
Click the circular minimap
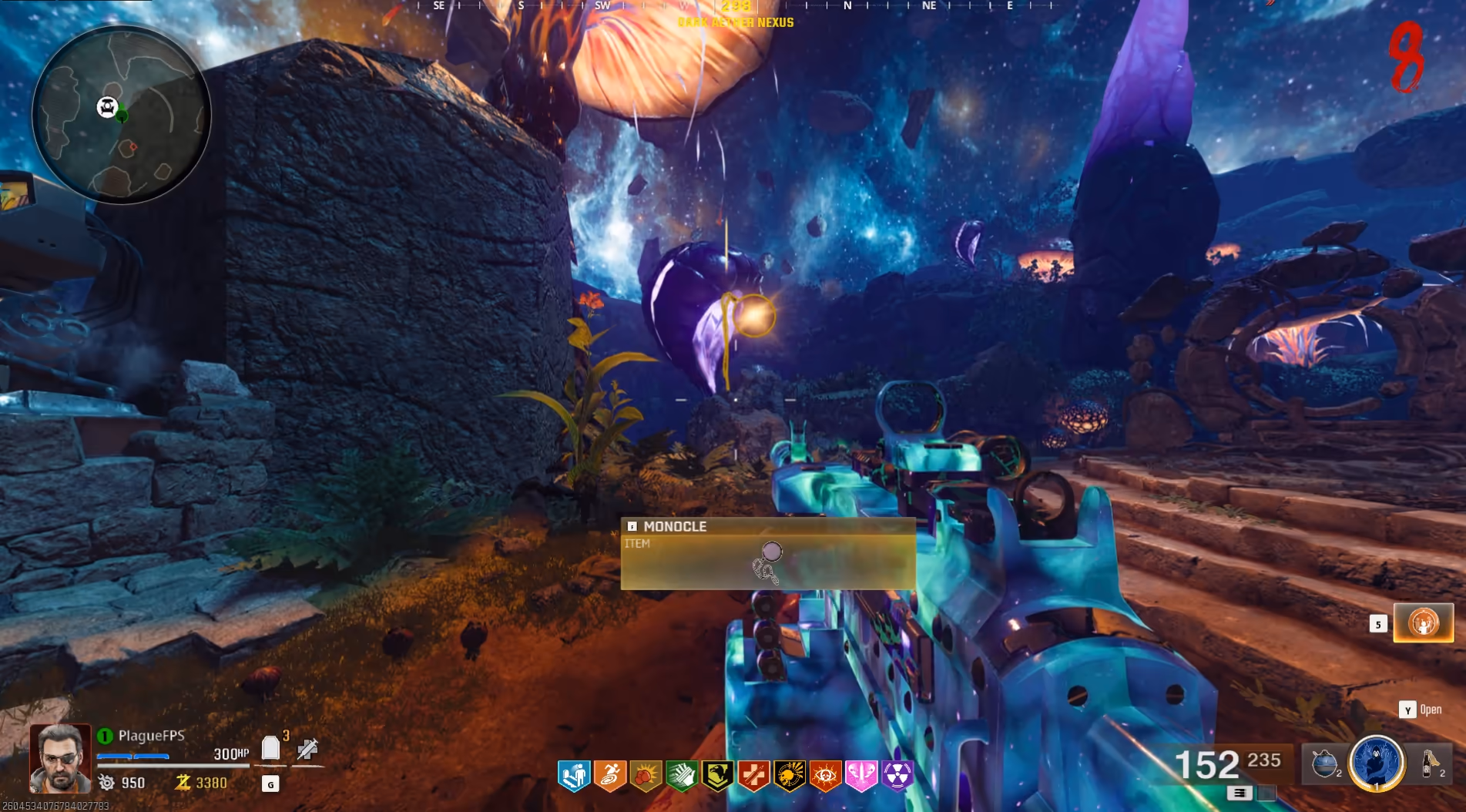pos(121,115)
